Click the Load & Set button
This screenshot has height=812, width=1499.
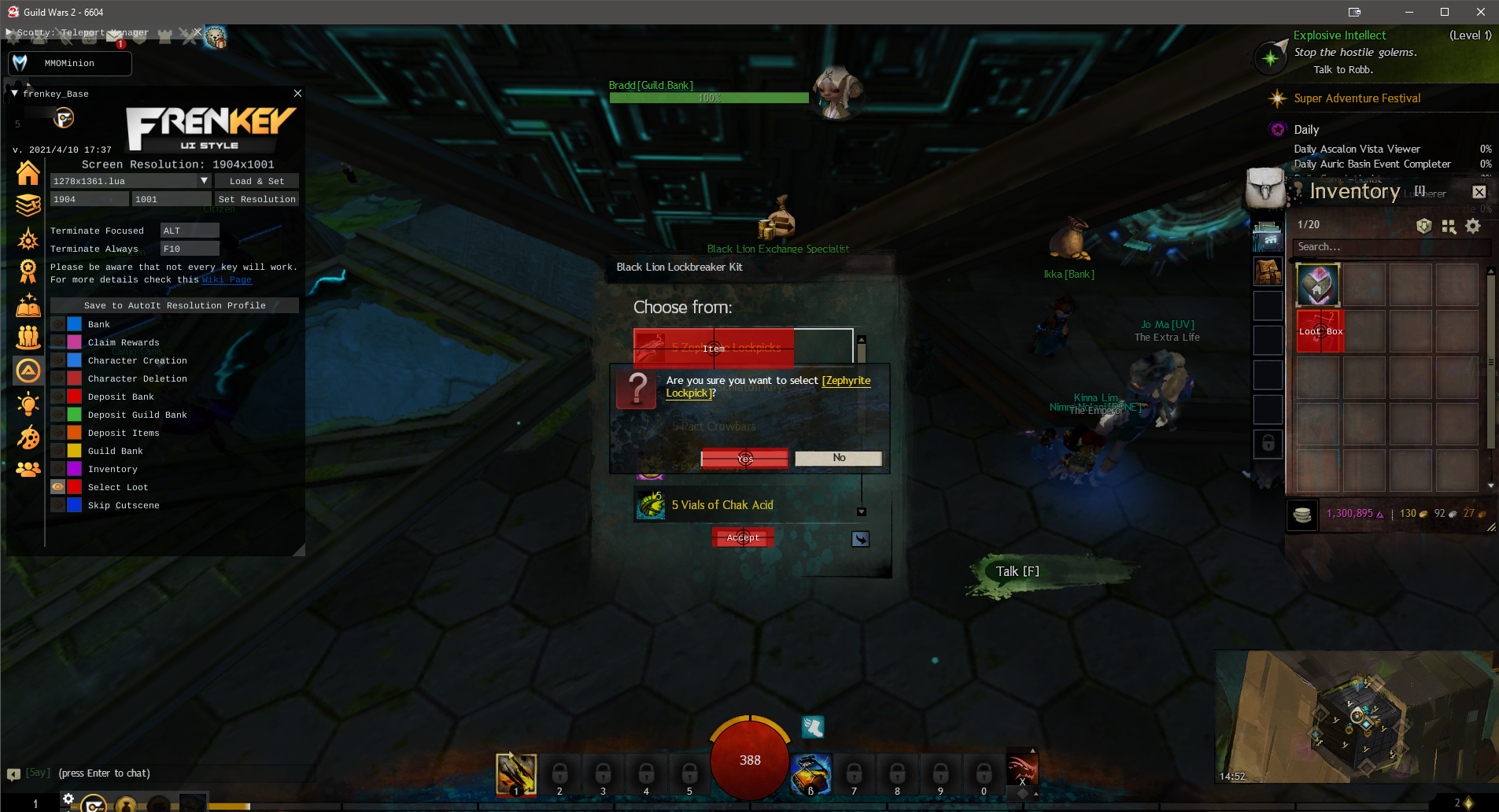257,181
